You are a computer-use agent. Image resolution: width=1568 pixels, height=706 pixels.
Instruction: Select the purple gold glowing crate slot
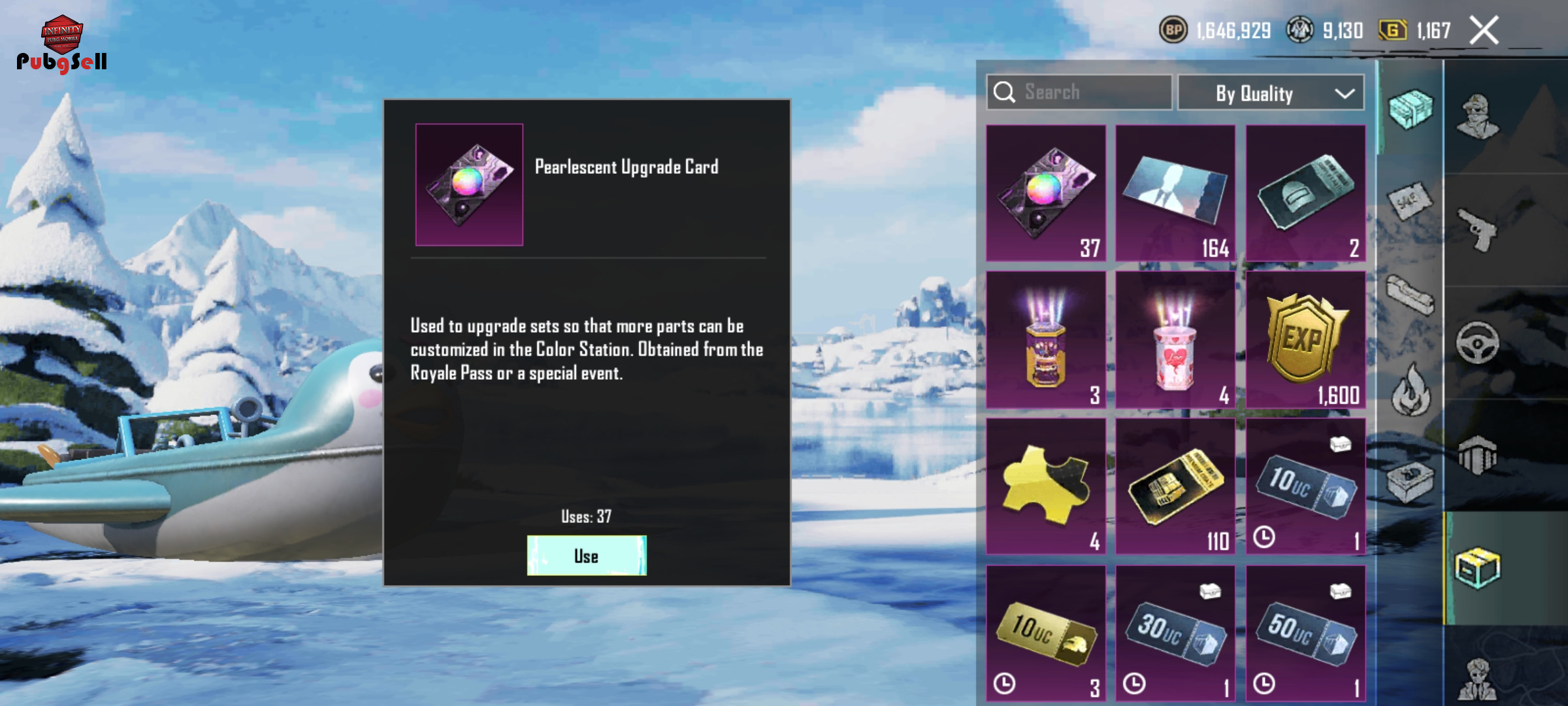click(x=1046, y=340)
